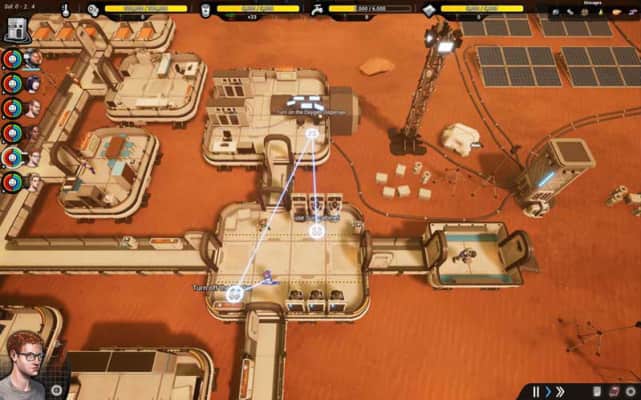Open the red book icon
The height and width of the screenshot is (400, 641).
613,391
